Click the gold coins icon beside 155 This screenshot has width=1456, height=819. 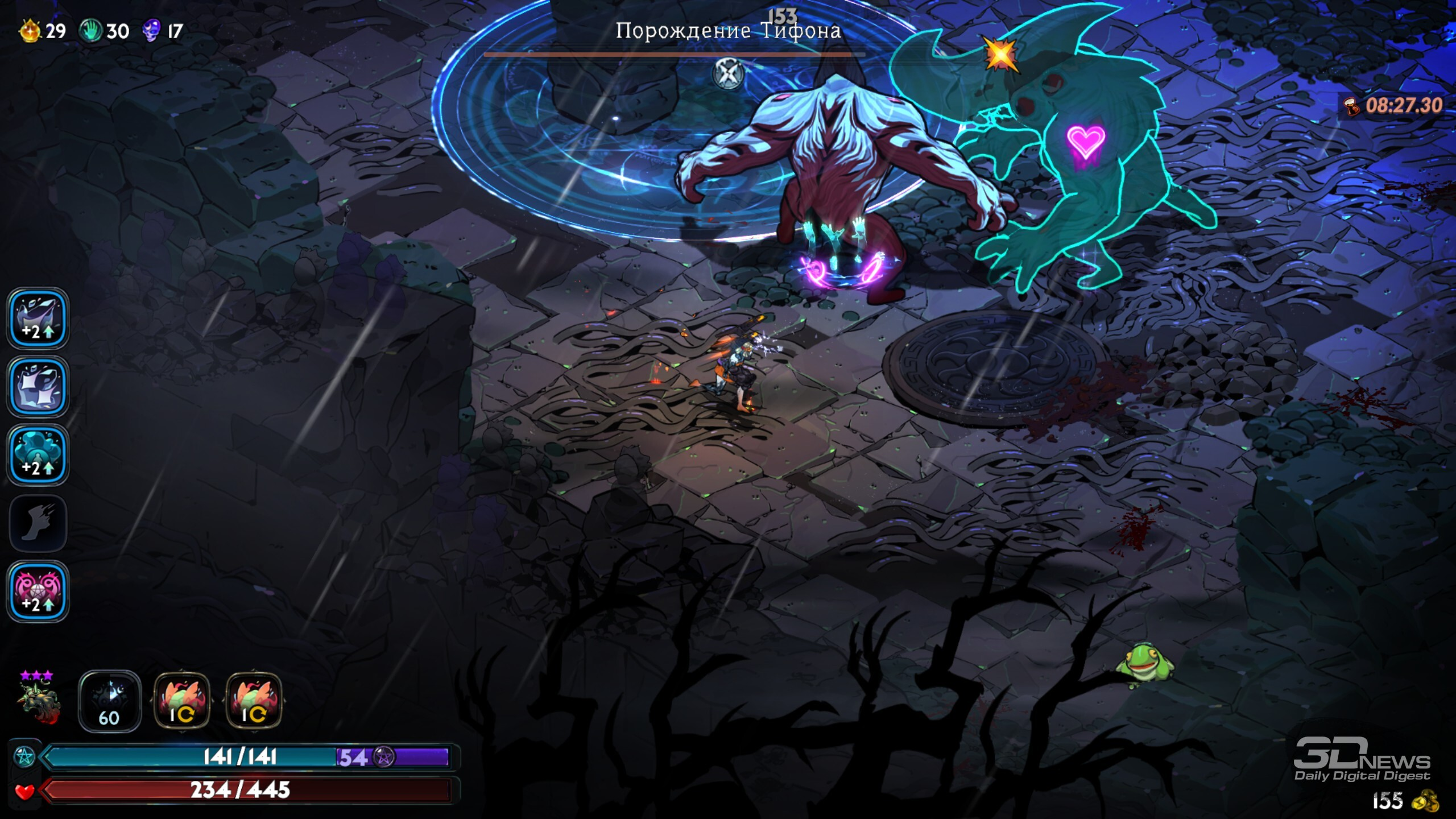click(1425, 801)
